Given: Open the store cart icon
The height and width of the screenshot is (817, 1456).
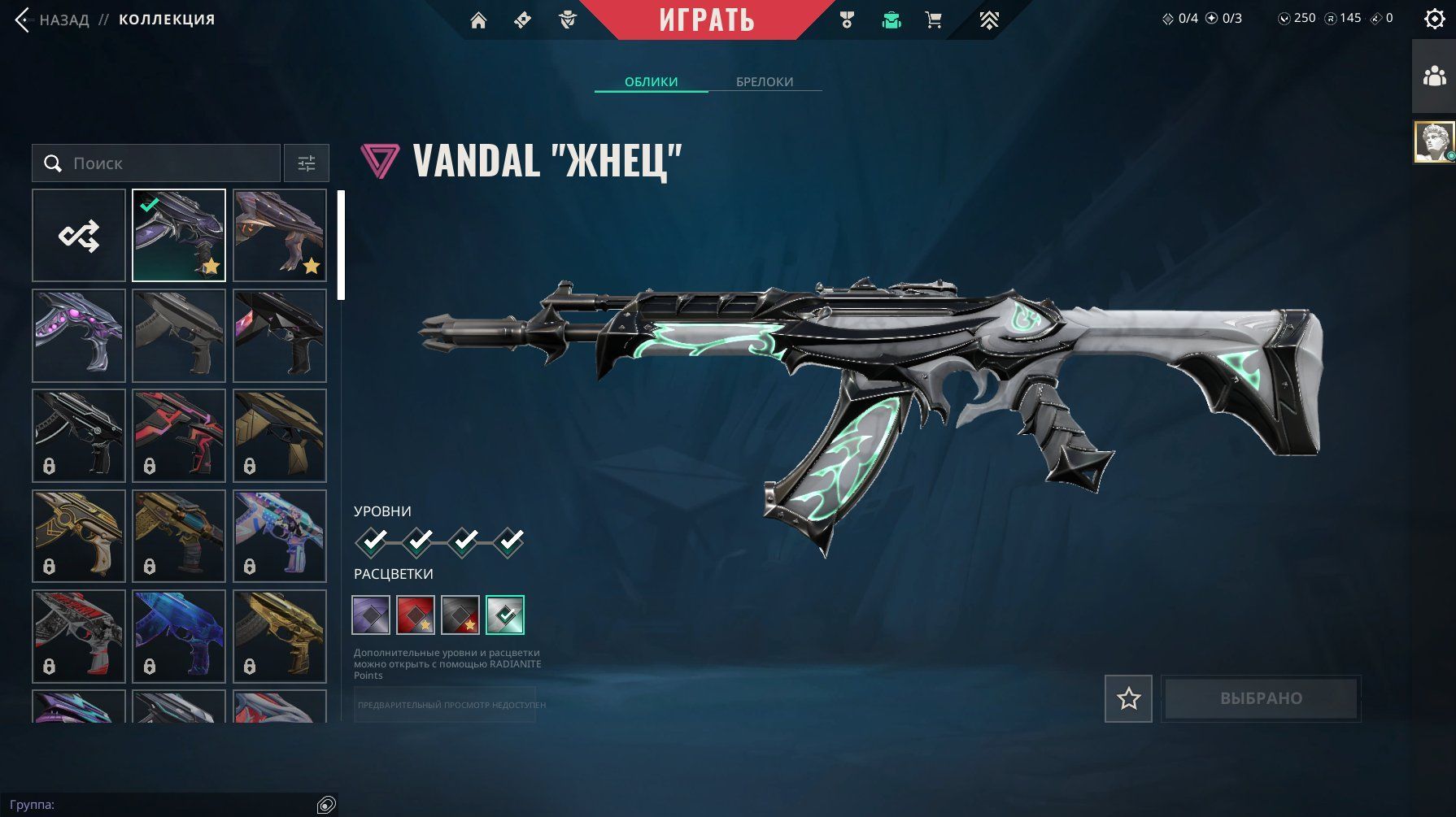Looking at the screenshot, I should [934, 20].
